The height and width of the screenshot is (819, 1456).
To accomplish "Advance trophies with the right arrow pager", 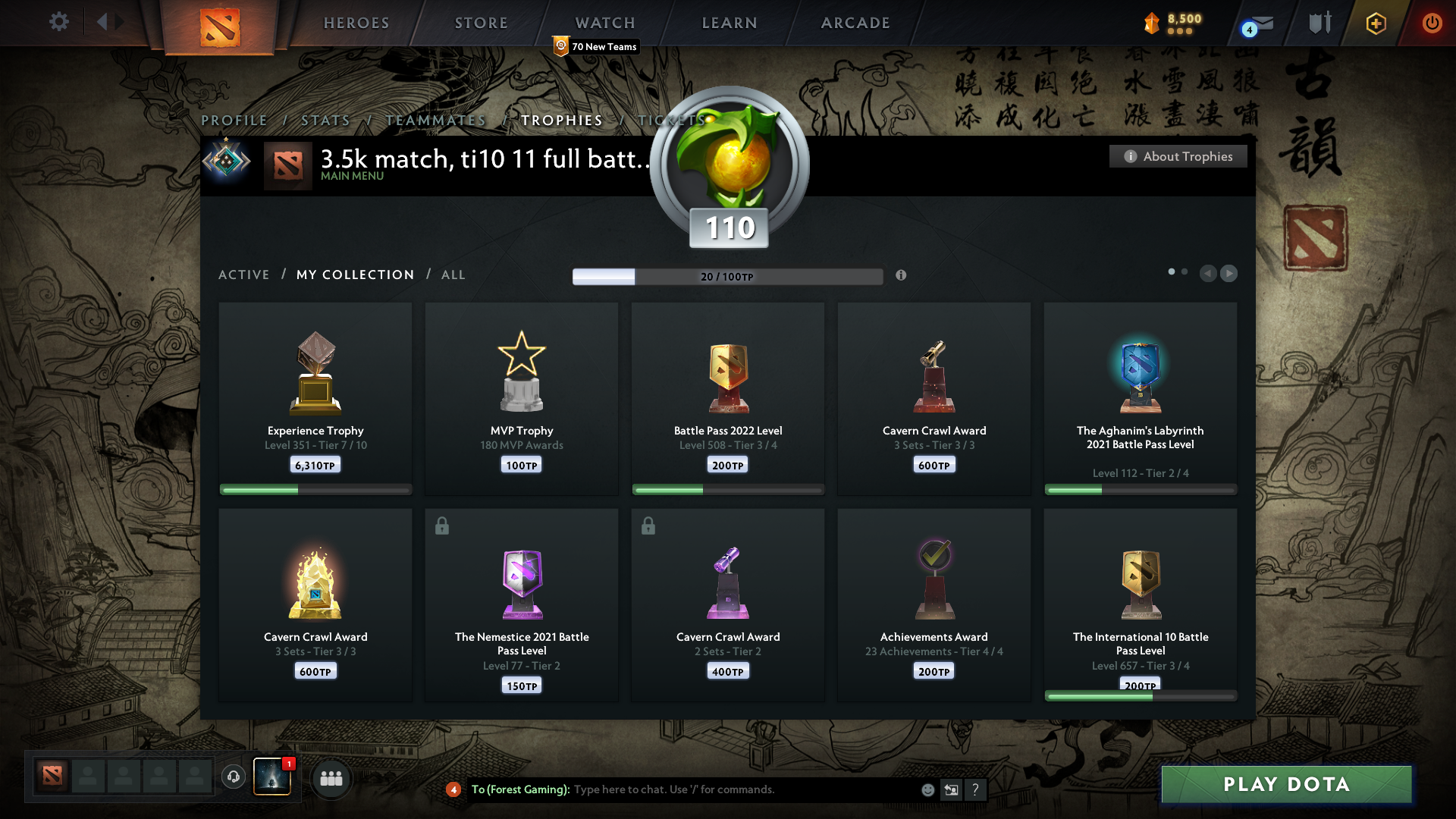I will point(1229,274).
